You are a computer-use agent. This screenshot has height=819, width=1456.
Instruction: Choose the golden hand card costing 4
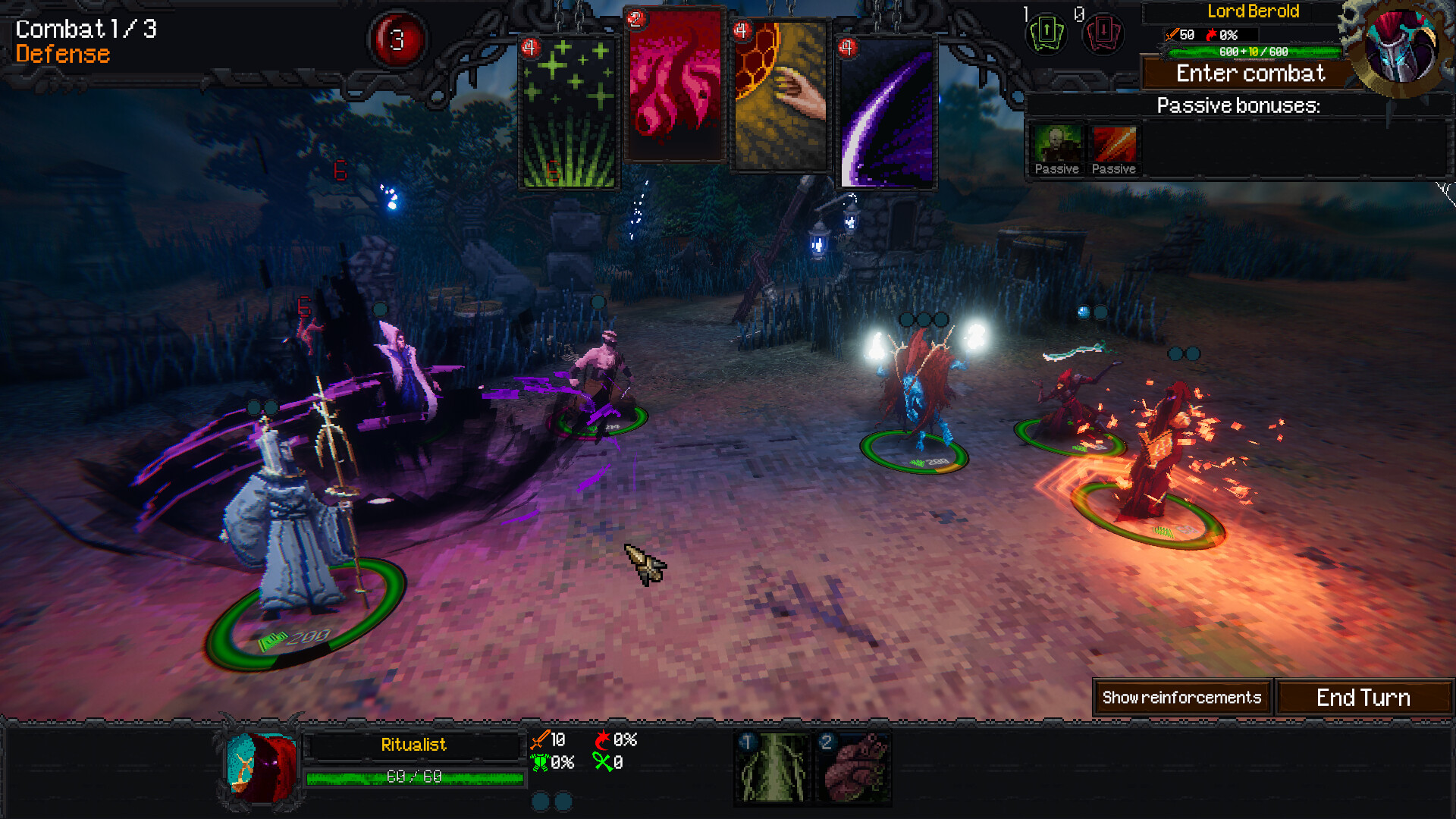click(780, 99)
